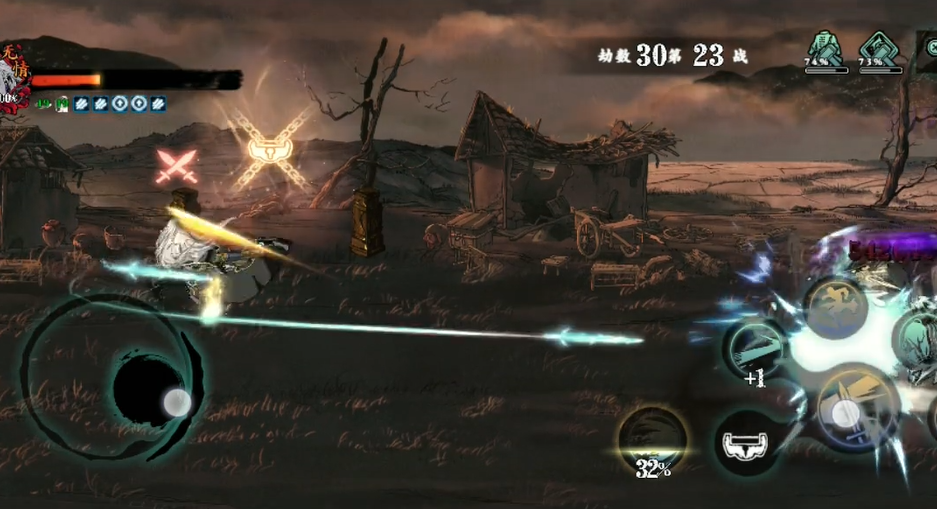Tap the virtual joystick thumb knob
This screenshot has height=509, width=937.
[x=176, y=402]
